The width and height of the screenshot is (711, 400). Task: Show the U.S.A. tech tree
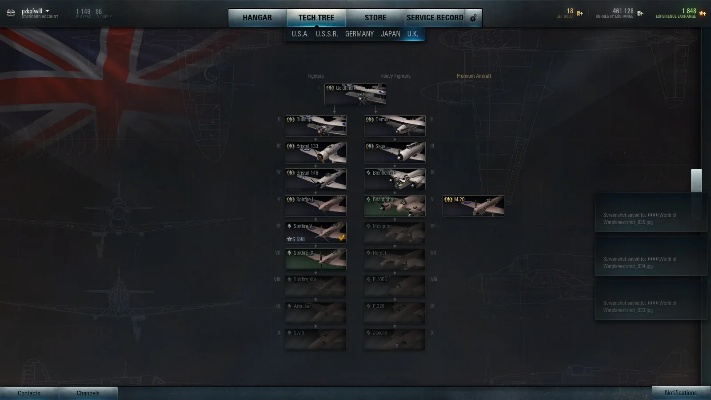point(299,33)
